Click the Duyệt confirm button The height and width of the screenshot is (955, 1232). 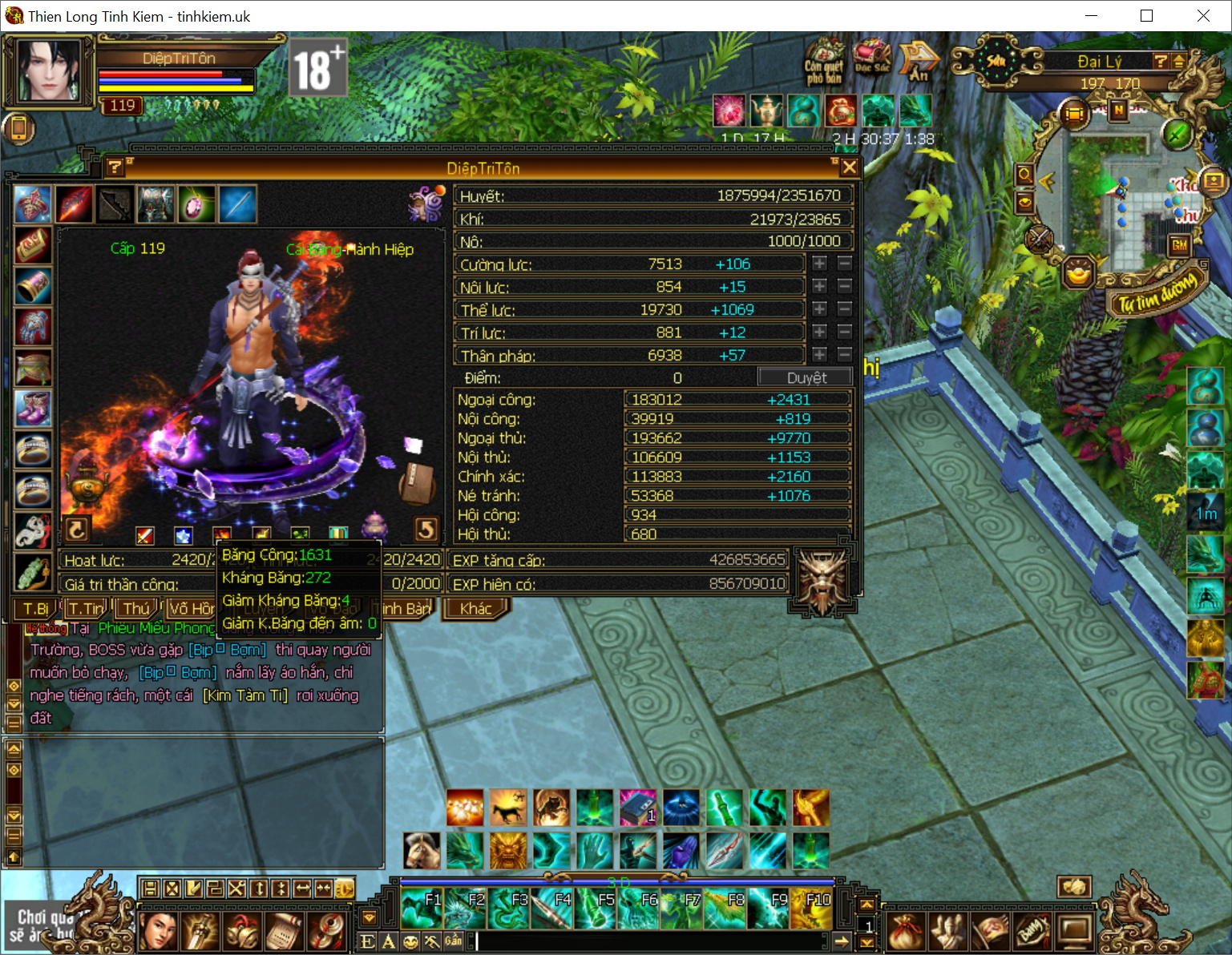pyautogui.click(x=805, y=377)
